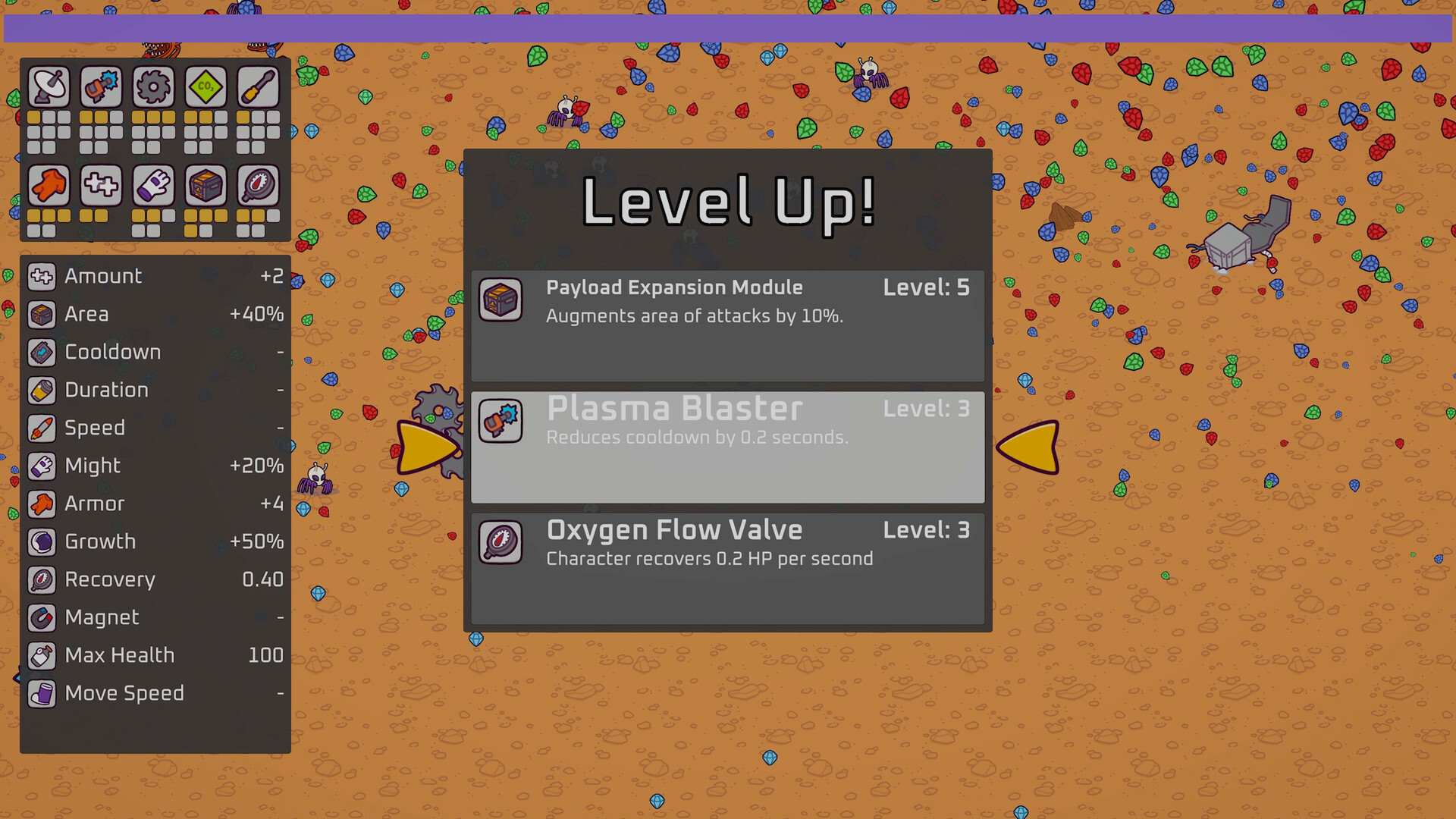Click the saw blade weapon icon

pos(152,86)
